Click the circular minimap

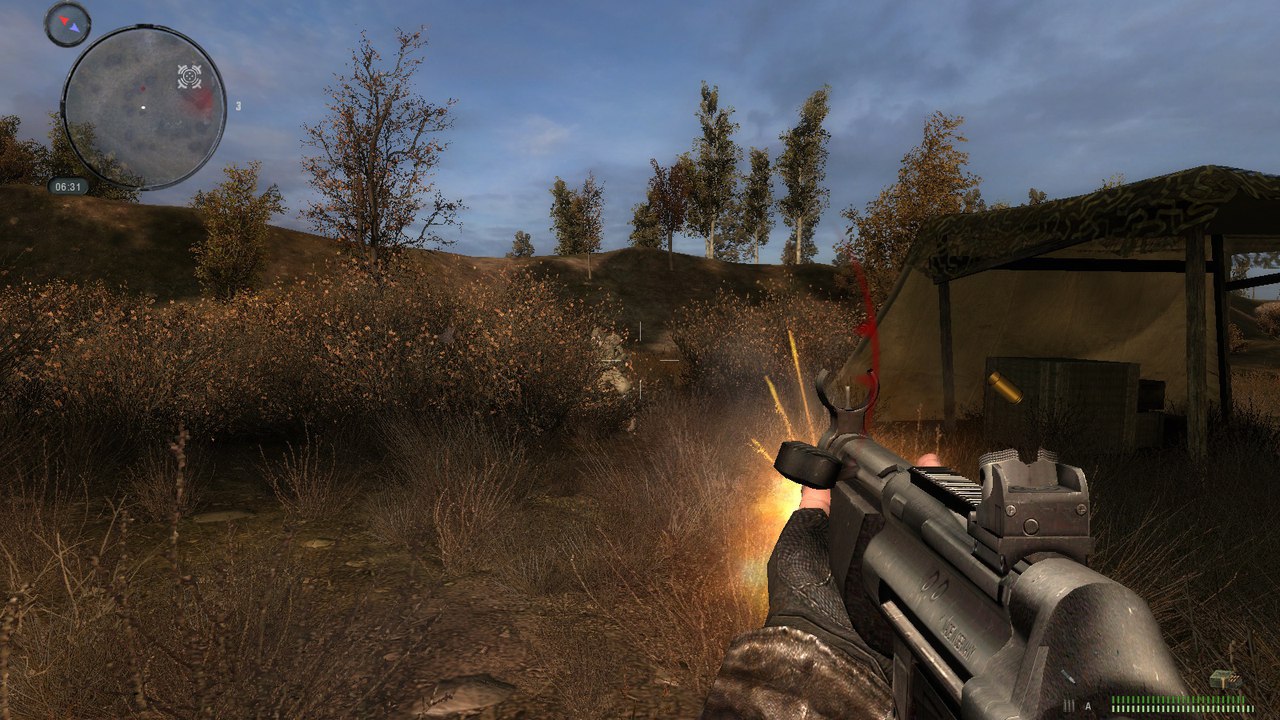click(144, 107)
